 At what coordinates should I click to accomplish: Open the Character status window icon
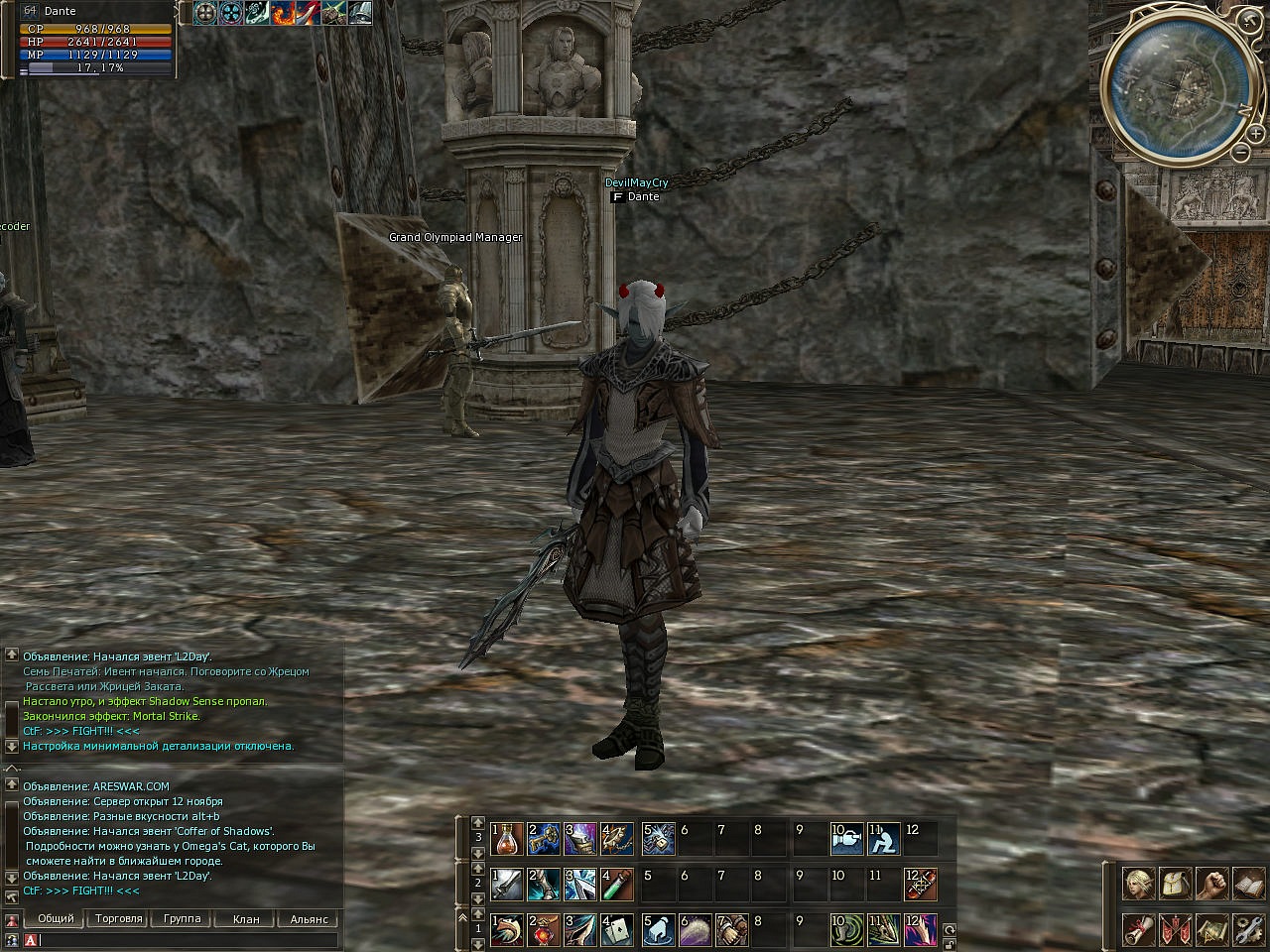tap(1139, 883)
